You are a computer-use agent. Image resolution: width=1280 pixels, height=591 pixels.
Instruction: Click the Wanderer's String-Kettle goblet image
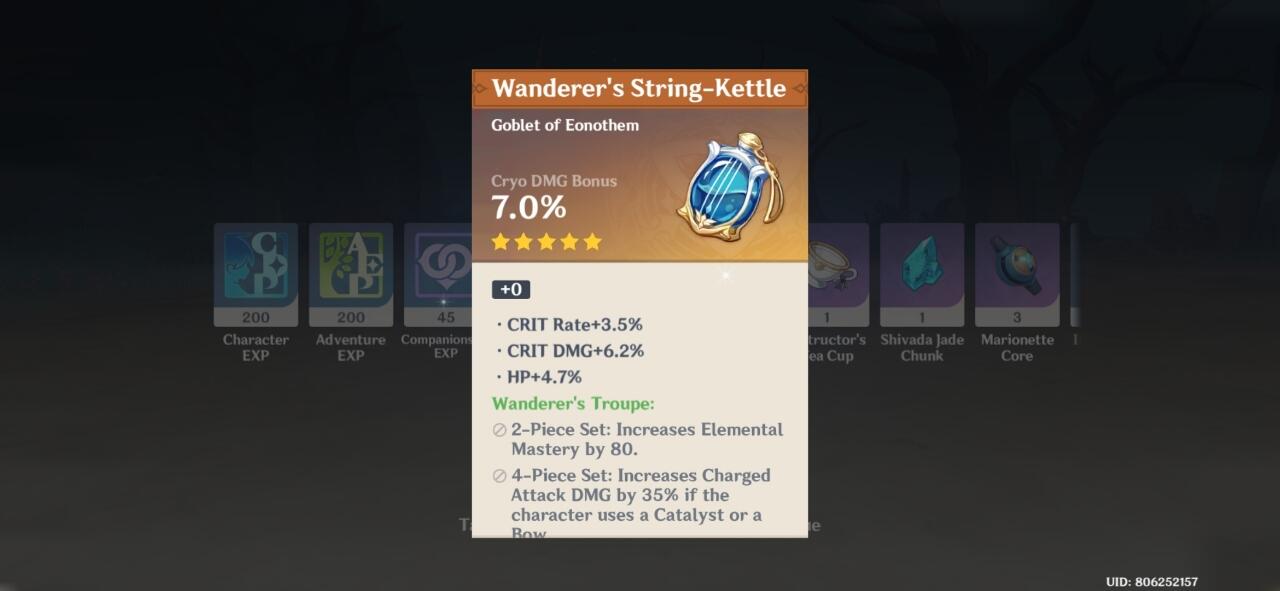coord(731,187)
